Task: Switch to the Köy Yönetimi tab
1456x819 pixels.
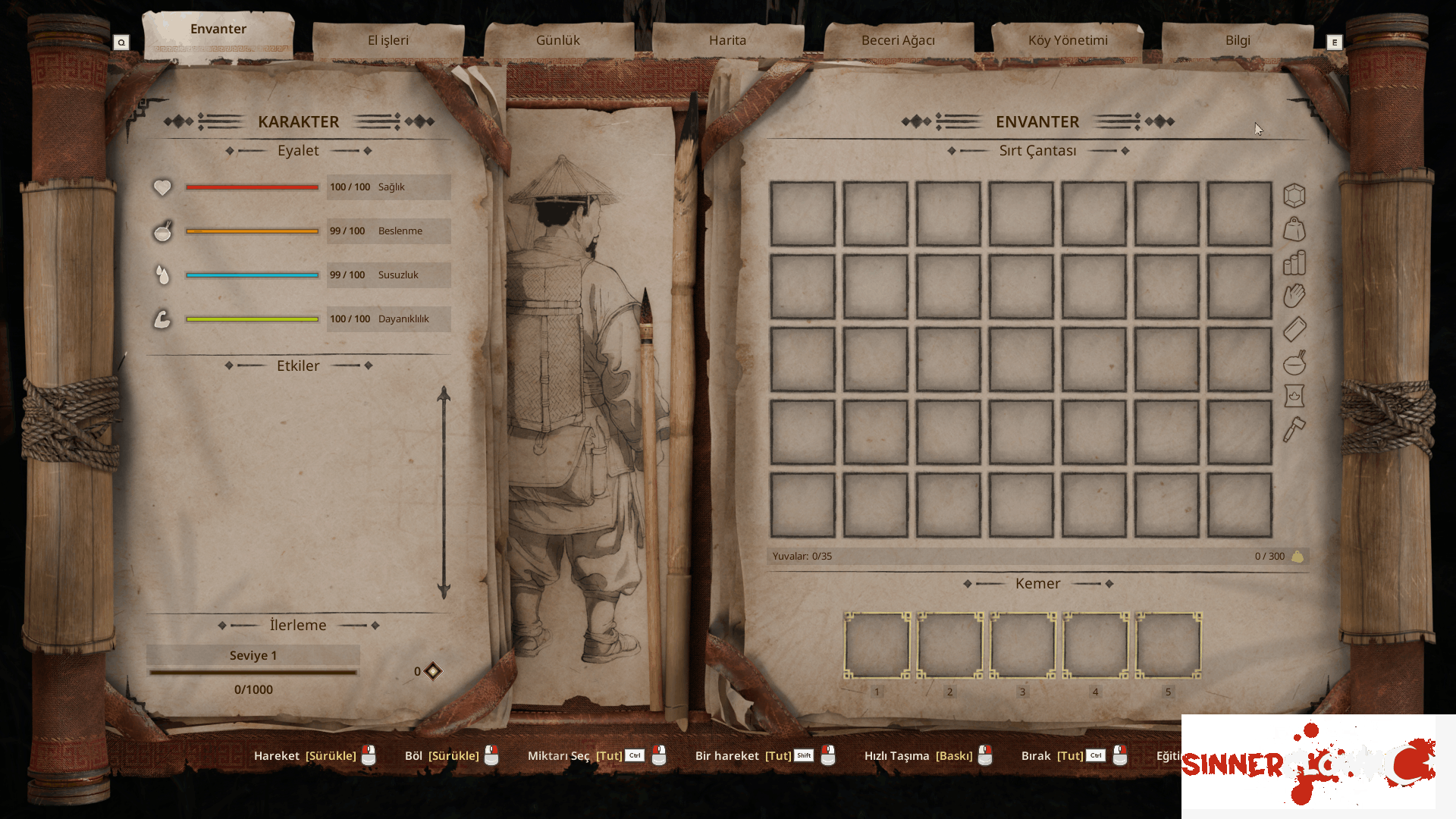Action: (1068, 40)
